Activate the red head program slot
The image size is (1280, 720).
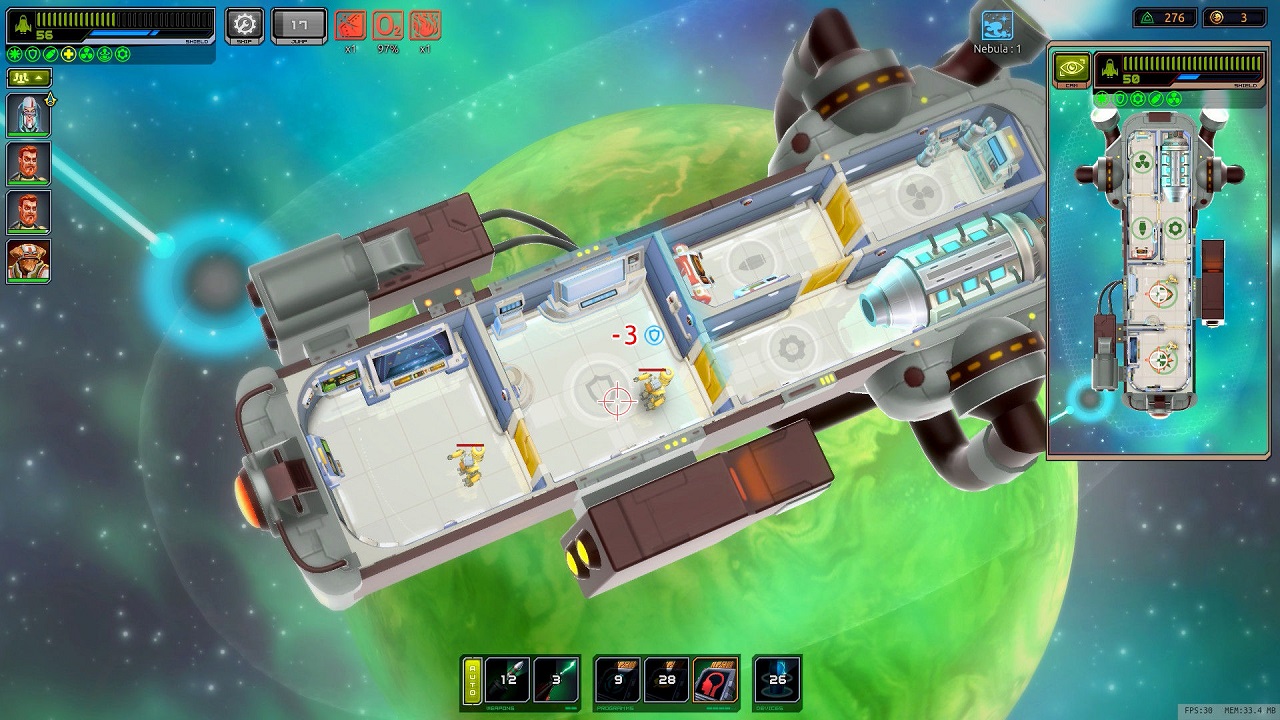coord(714,680)
